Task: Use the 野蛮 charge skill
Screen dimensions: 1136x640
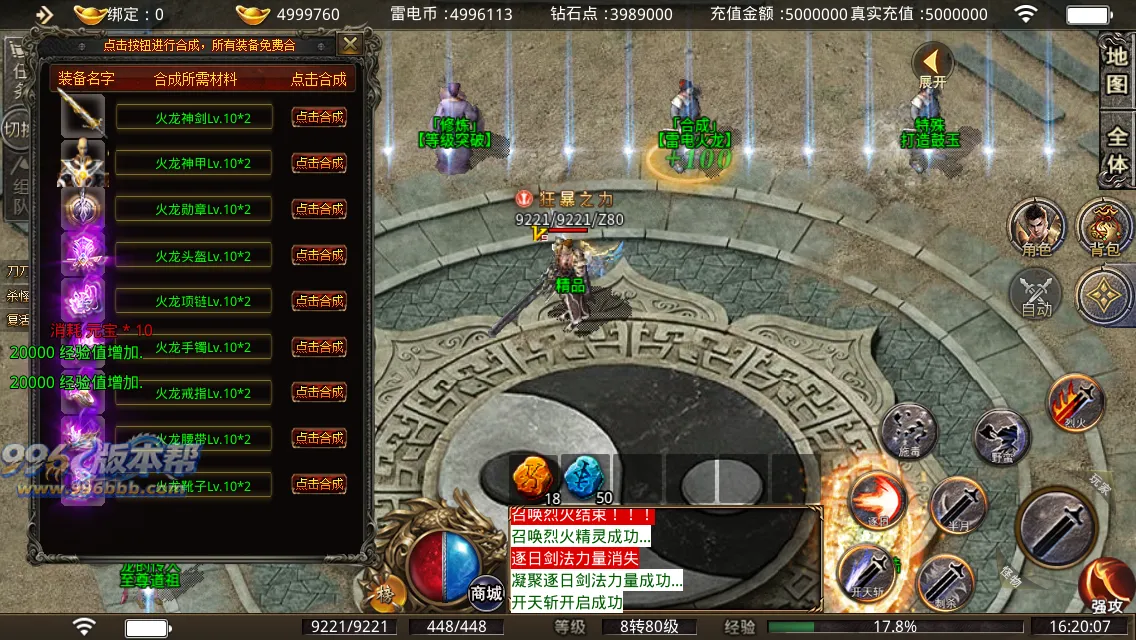Action: [1001, 437]
